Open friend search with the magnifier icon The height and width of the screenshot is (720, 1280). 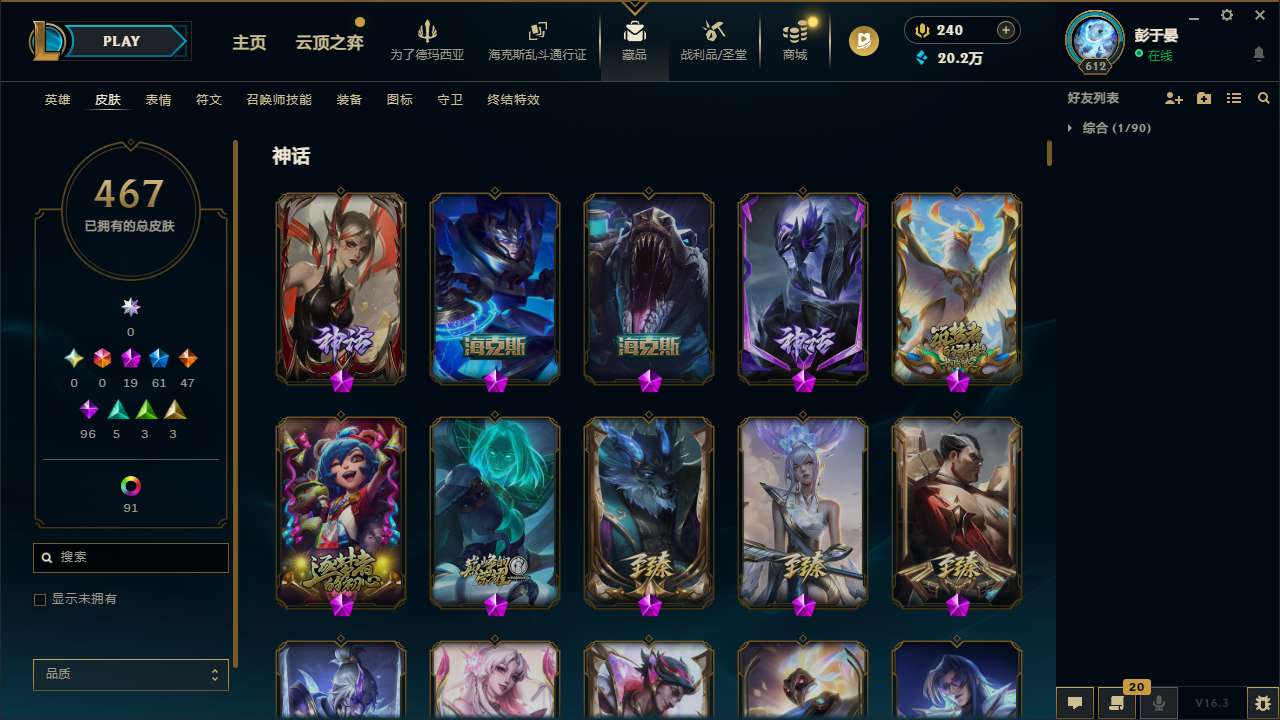pyautogui.click(x=1264, y=98)
